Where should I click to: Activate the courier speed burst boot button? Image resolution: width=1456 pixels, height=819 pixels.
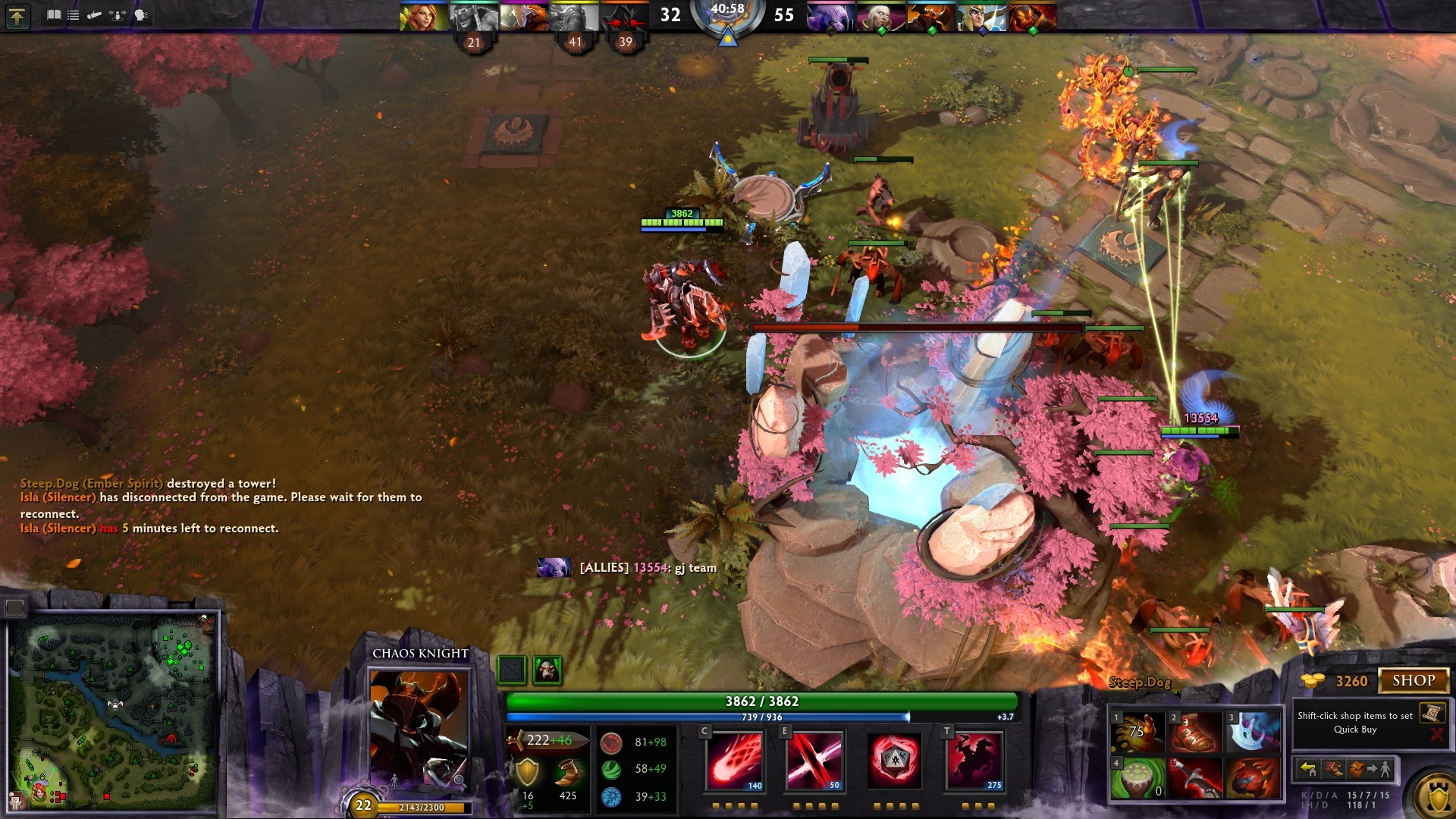(1334, 770)
